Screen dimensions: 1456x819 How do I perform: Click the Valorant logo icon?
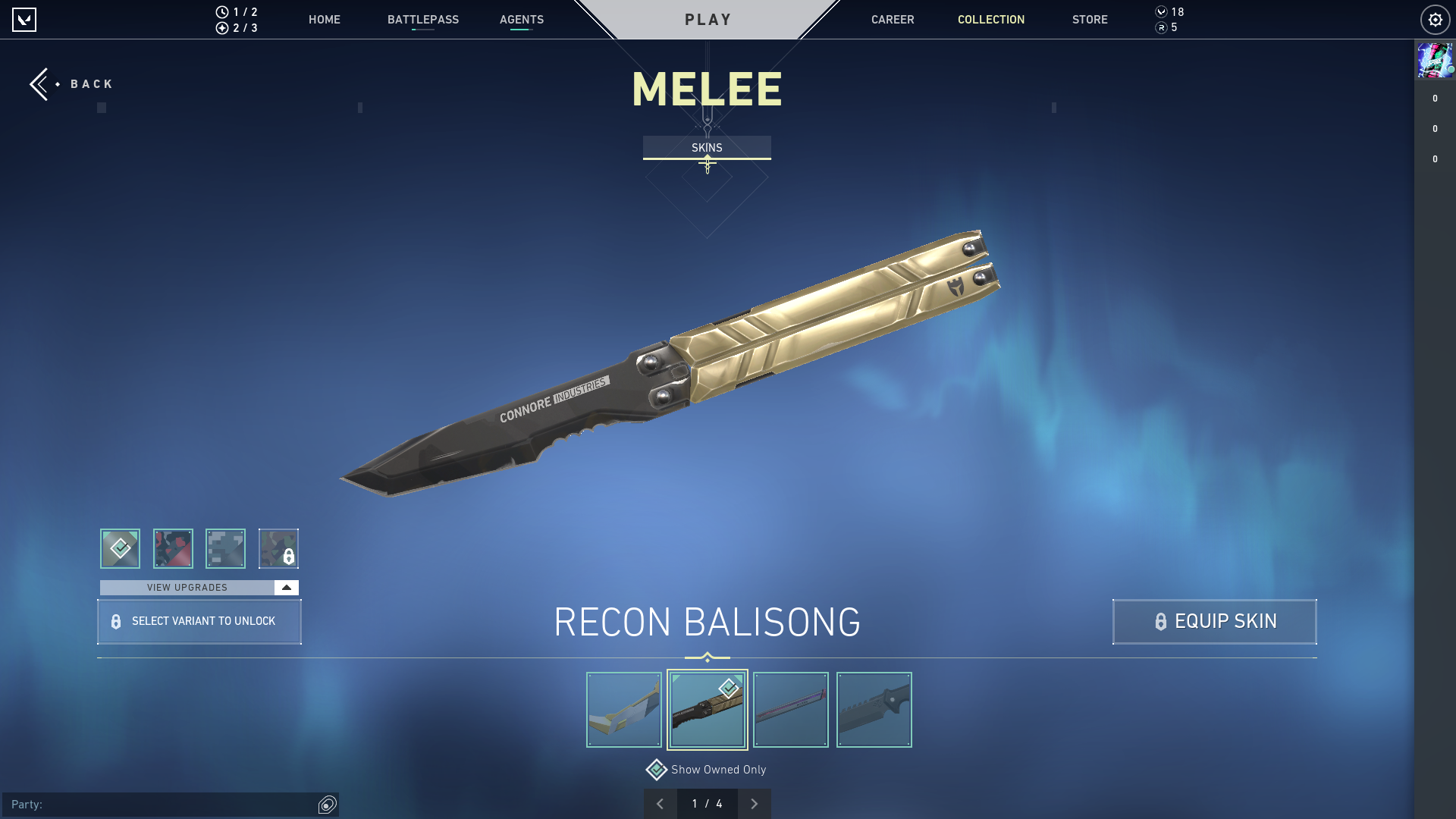[x=25, y=20]
